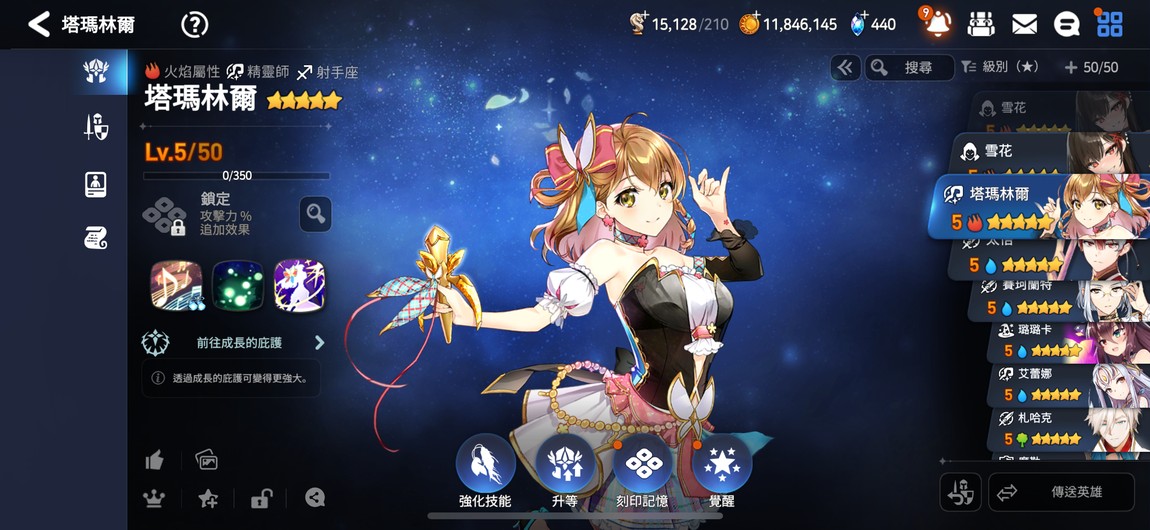Inspect imprint details with magnifier button

tap(315, 213)
